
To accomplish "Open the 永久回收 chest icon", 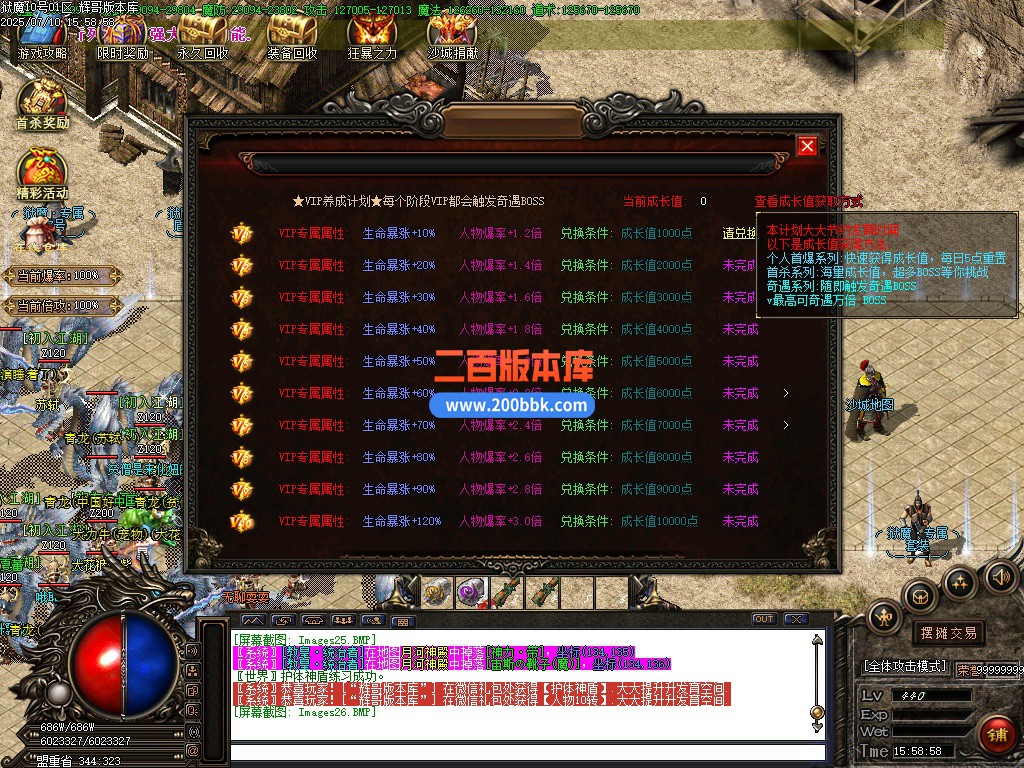I will click(203, 38).
